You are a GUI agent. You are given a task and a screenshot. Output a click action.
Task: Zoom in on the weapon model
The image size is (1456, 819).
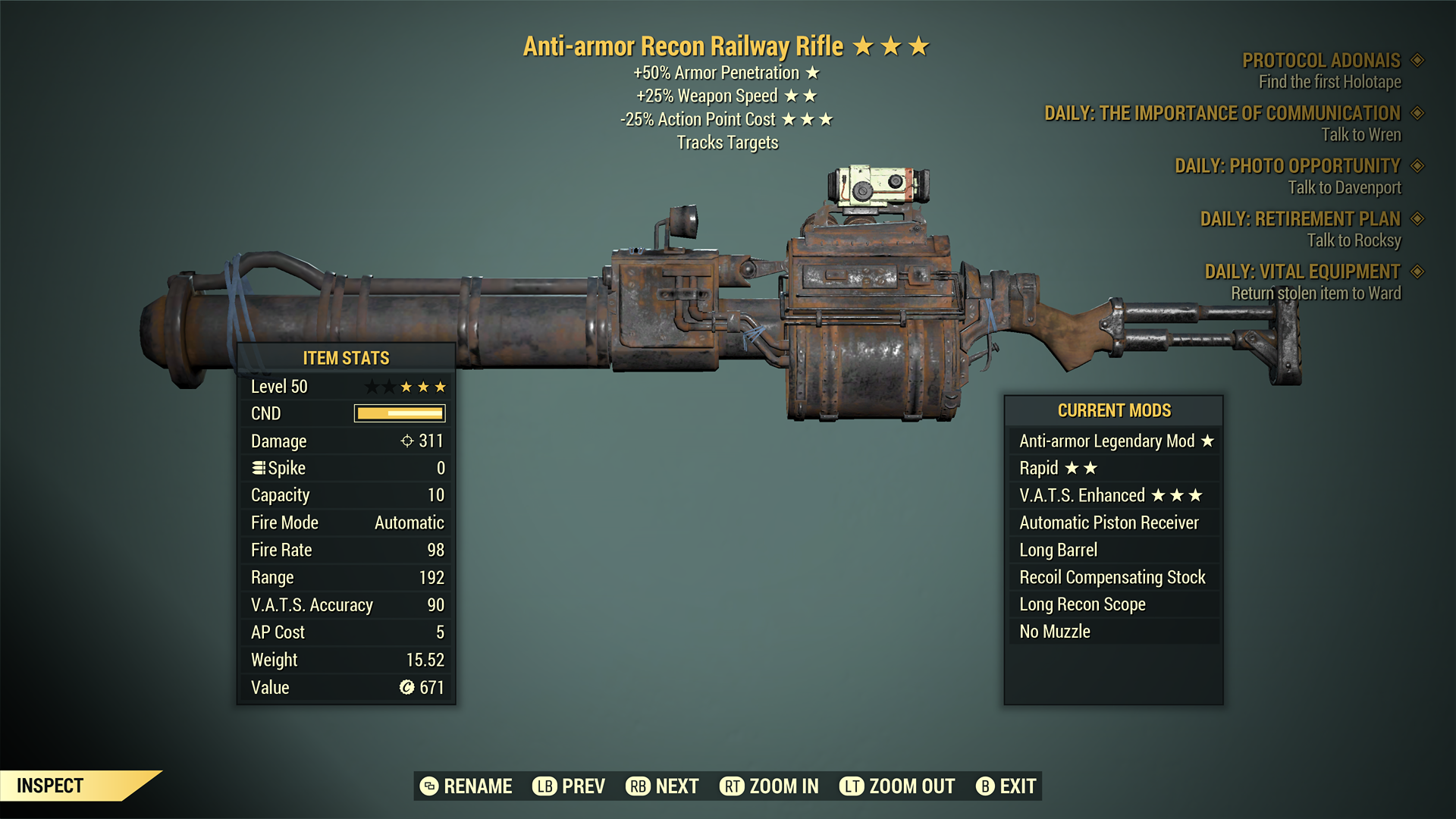click(769, 786)
